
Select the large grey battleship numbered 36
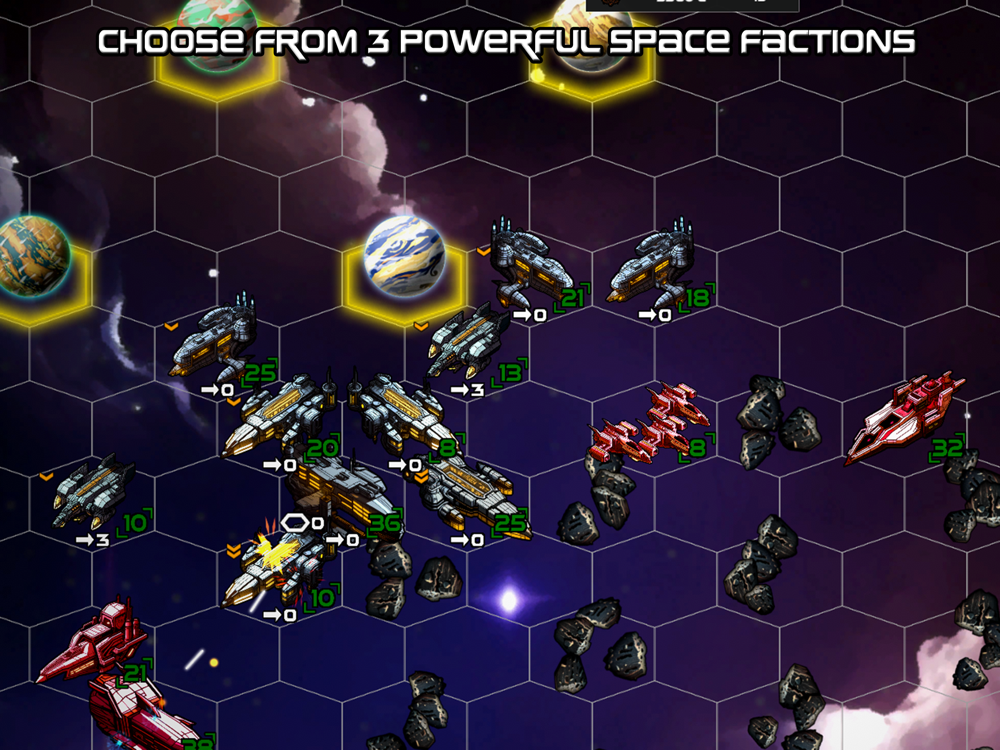(340, 492)
